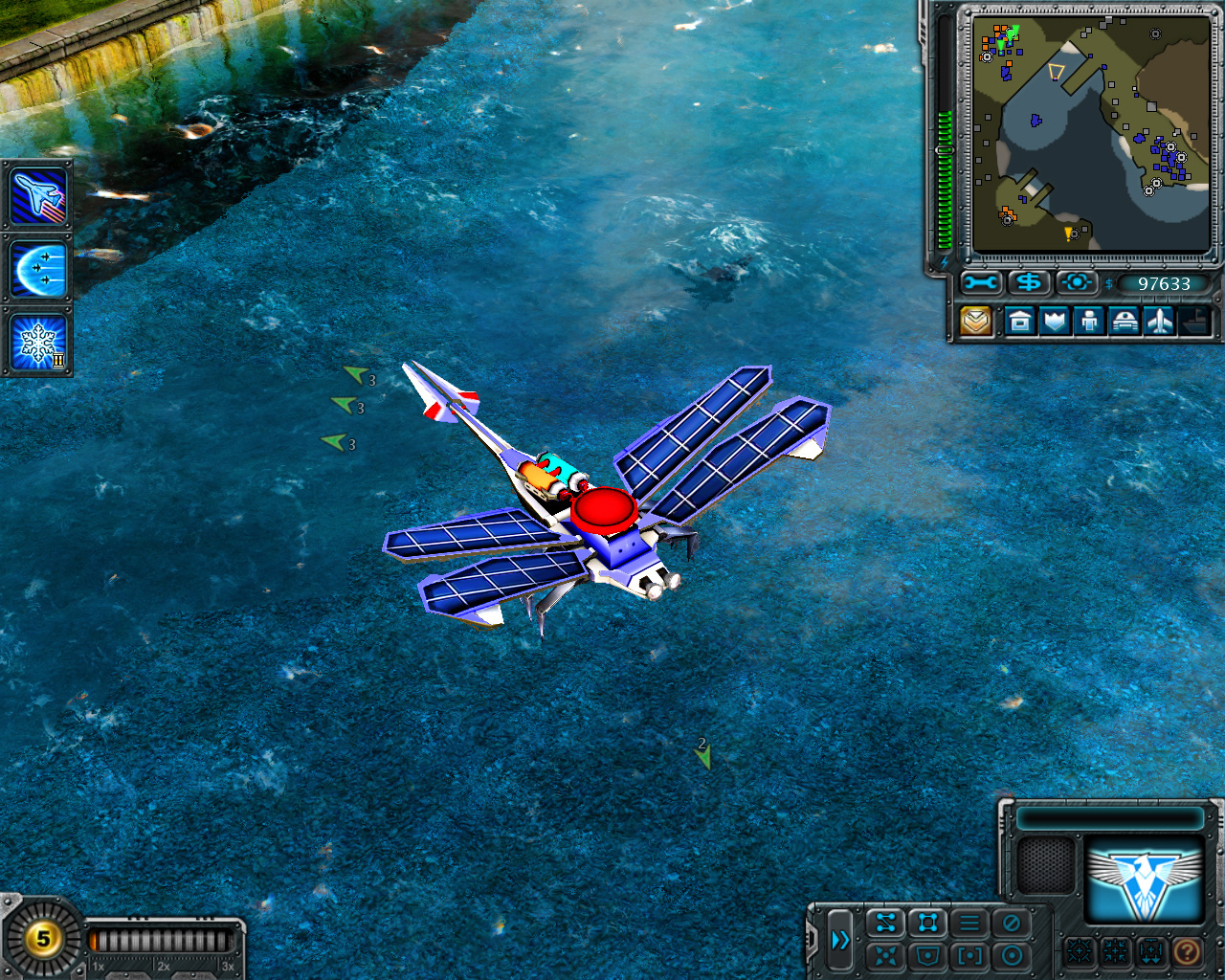This screenshot has height=980, width=1225.
Task: Click on the tactical minimap
Action: point(1090,132)
